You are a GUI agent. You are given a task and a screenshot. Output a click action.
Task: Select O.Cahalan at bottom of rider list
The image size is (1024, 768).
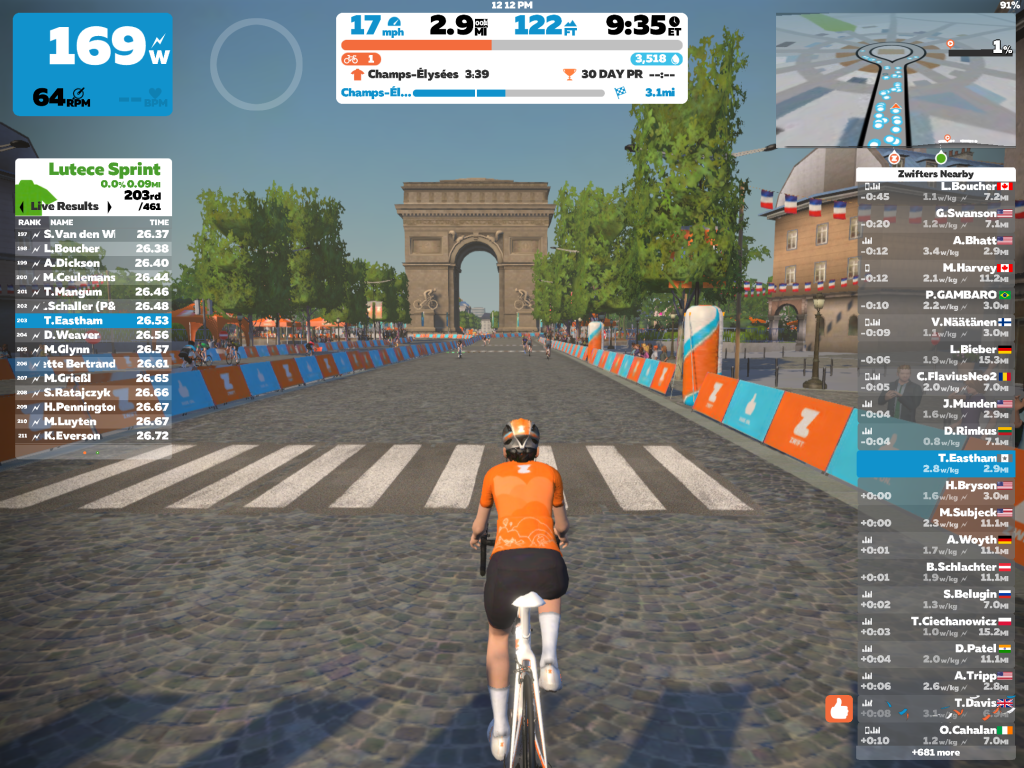(936, 735)
